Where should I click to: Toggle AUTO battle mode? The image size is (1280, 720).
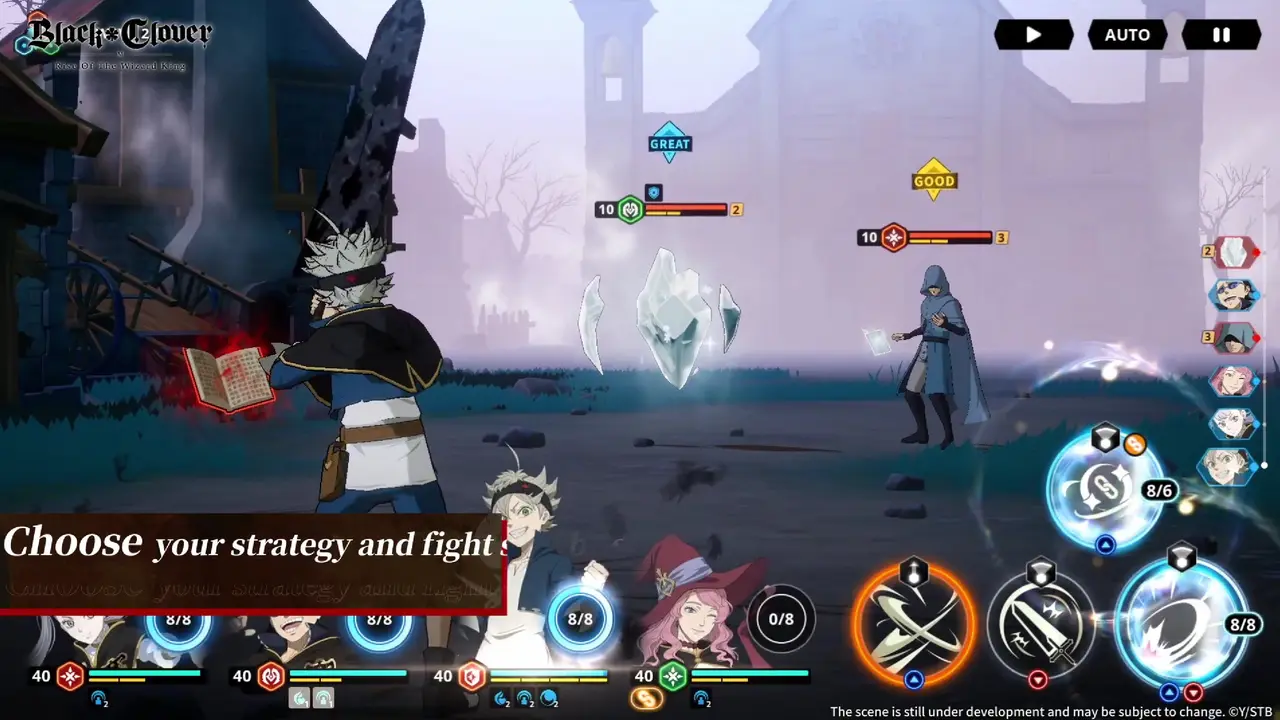1127,35
